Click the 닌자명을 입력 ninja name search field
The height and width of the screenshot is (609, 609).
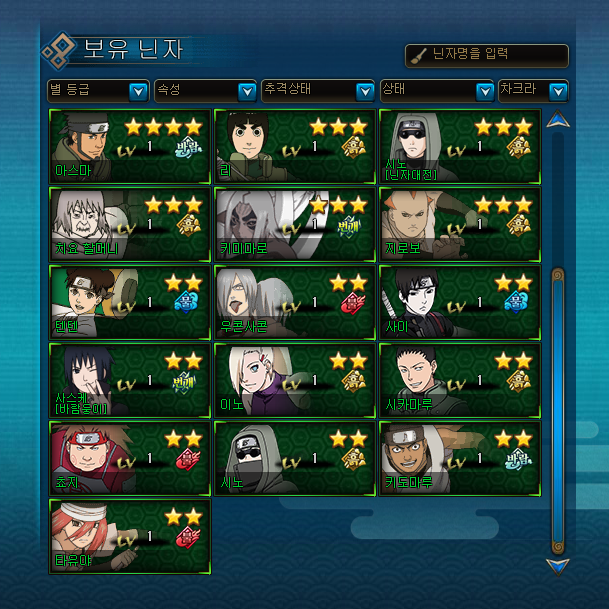click(487, 56)
